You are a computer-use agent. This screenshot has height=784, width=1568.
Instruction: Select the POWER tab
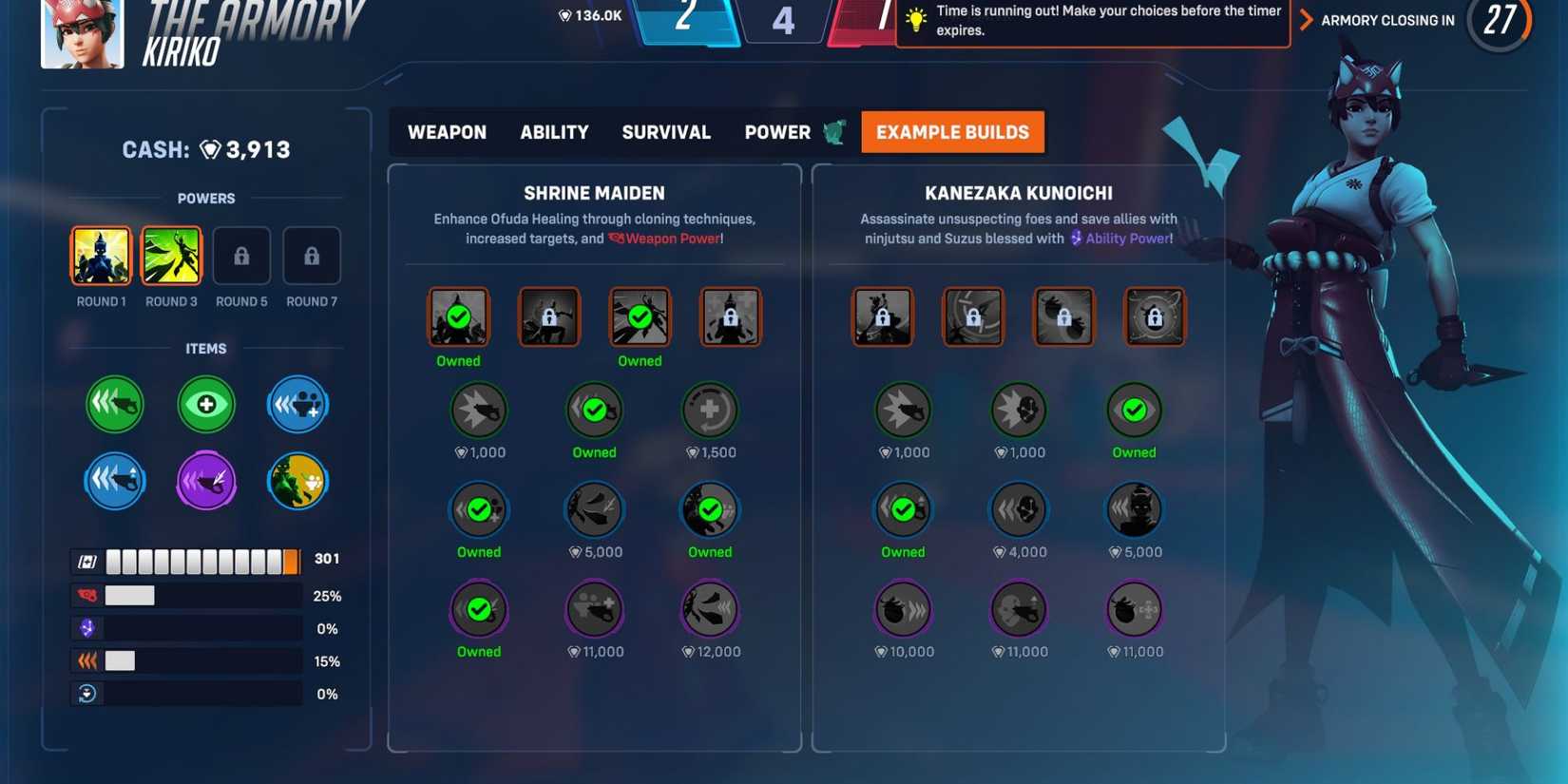pyautogui.click(x=777, y=132)
